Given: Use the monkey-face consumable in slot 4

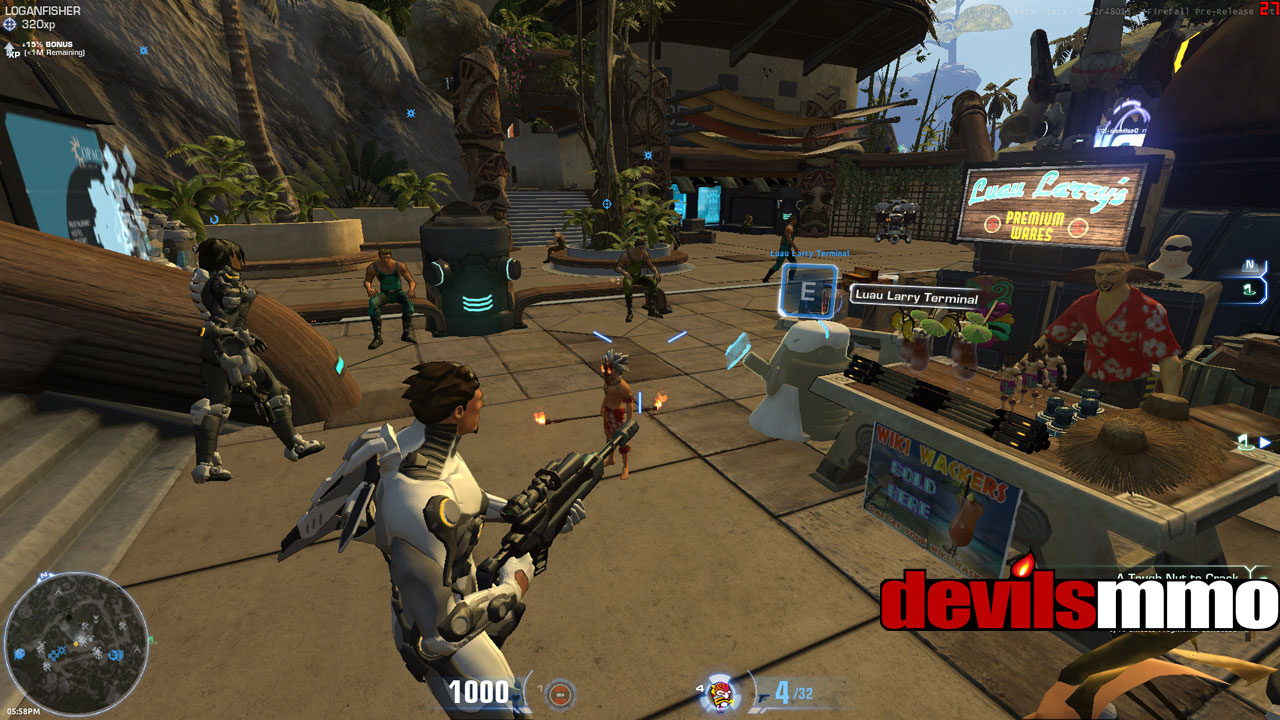Looking at the screenshot, I should coord(718,692).
